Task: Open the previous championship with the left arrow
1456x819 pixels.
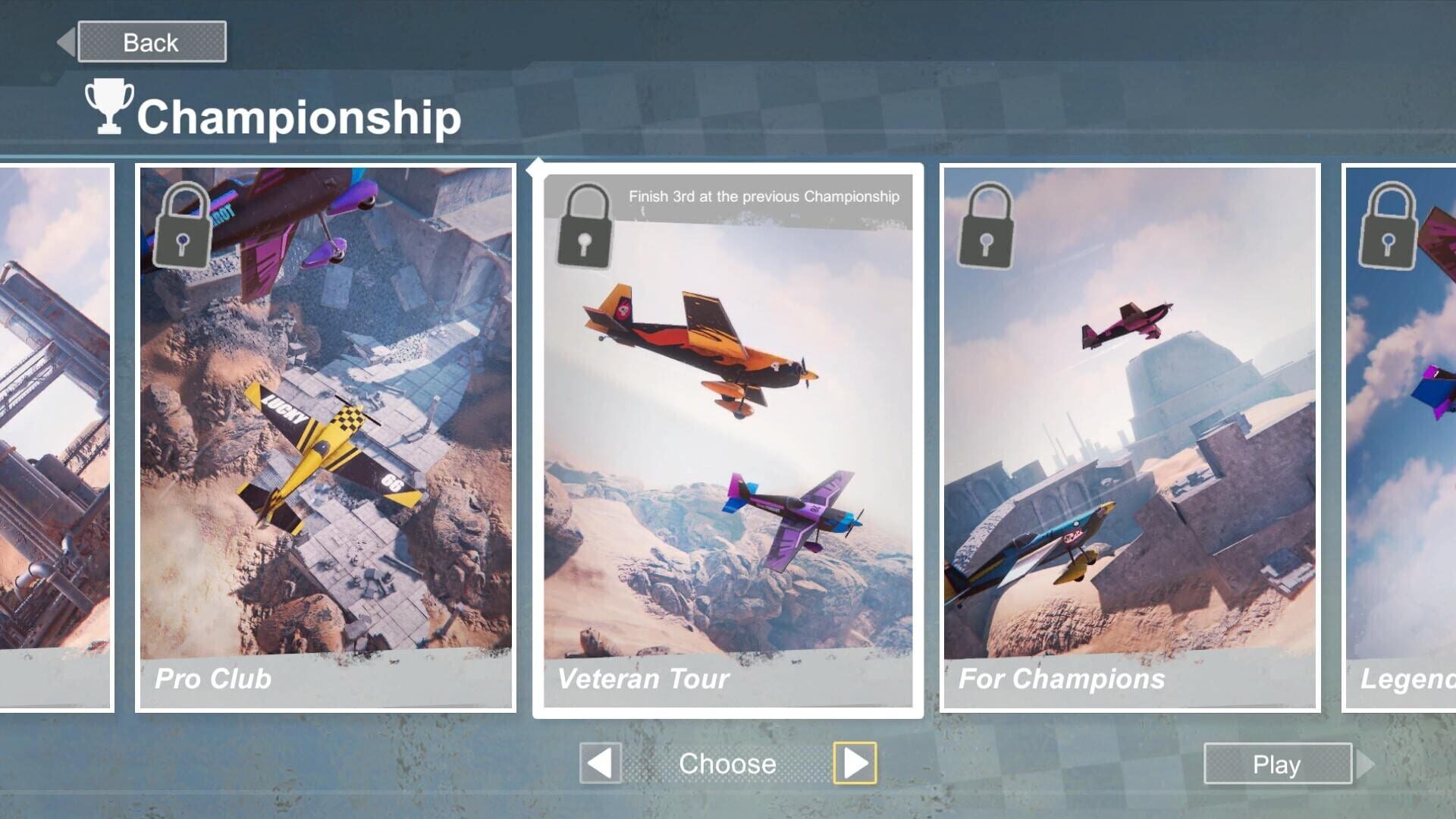Action: [x=599, y=764]
